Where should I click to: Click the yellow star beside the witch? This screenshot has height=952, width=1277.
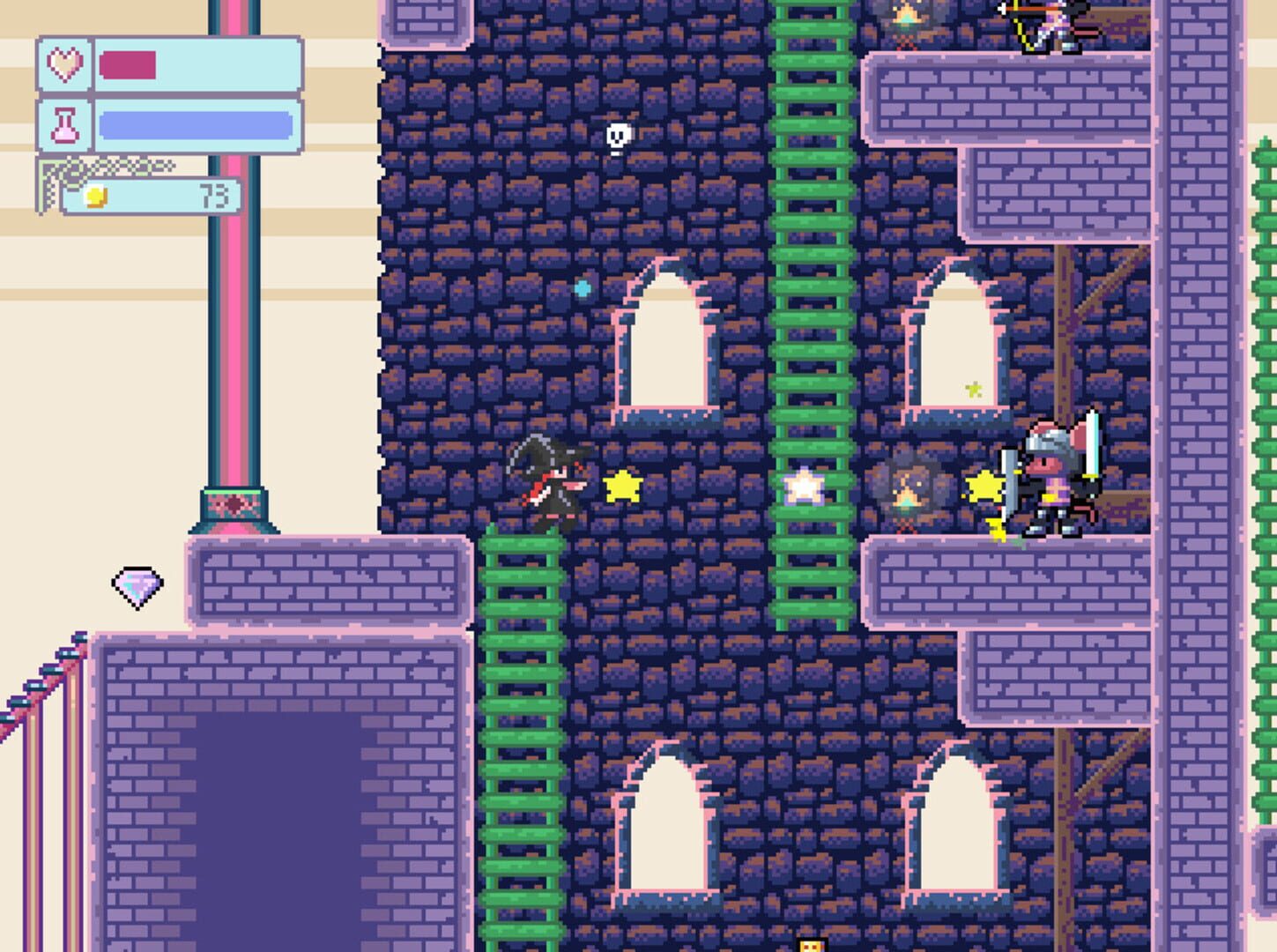623,486
